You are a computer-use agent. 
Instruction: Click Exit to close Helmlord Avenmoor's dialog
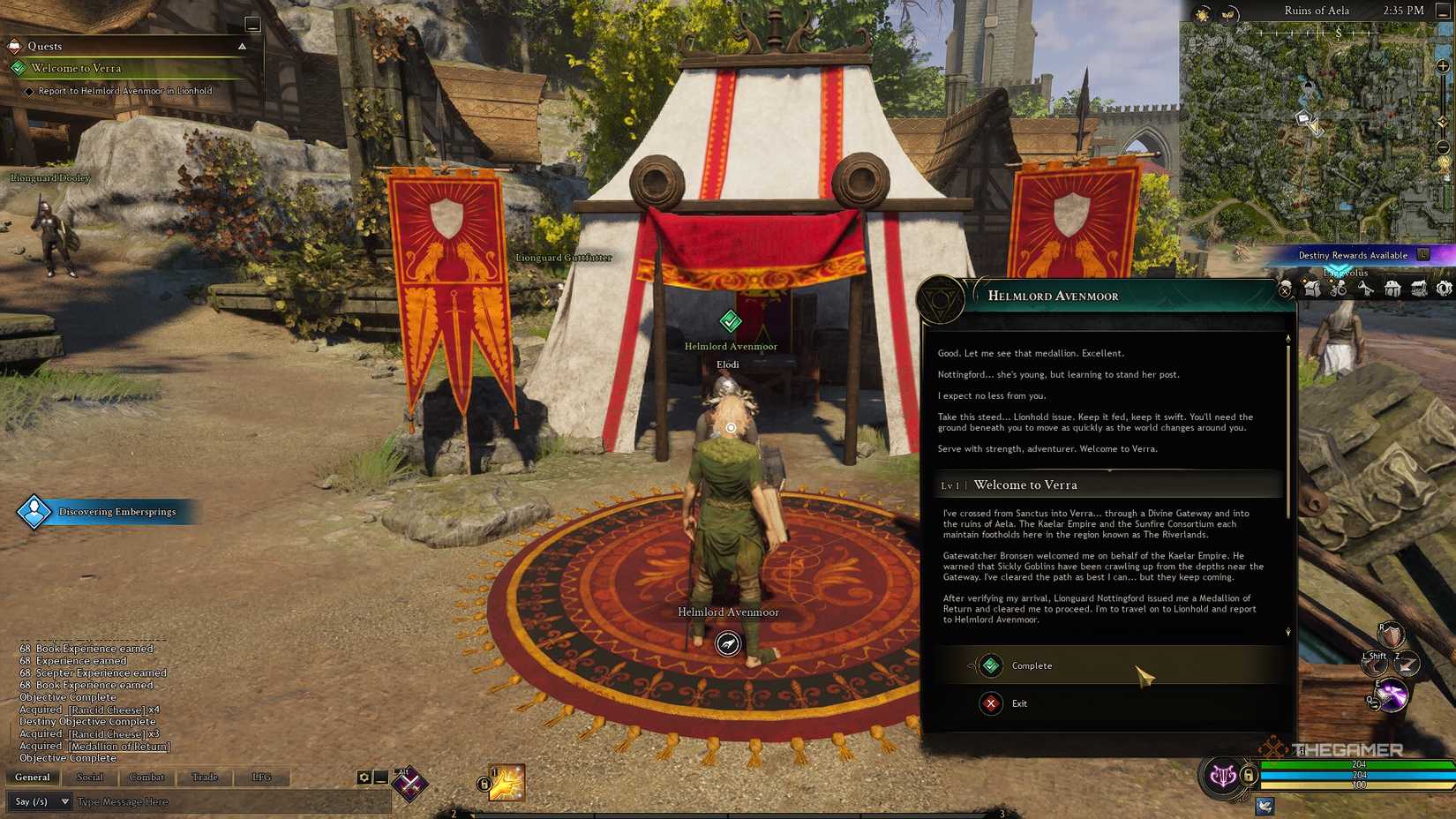click(x=1021, y=703)
